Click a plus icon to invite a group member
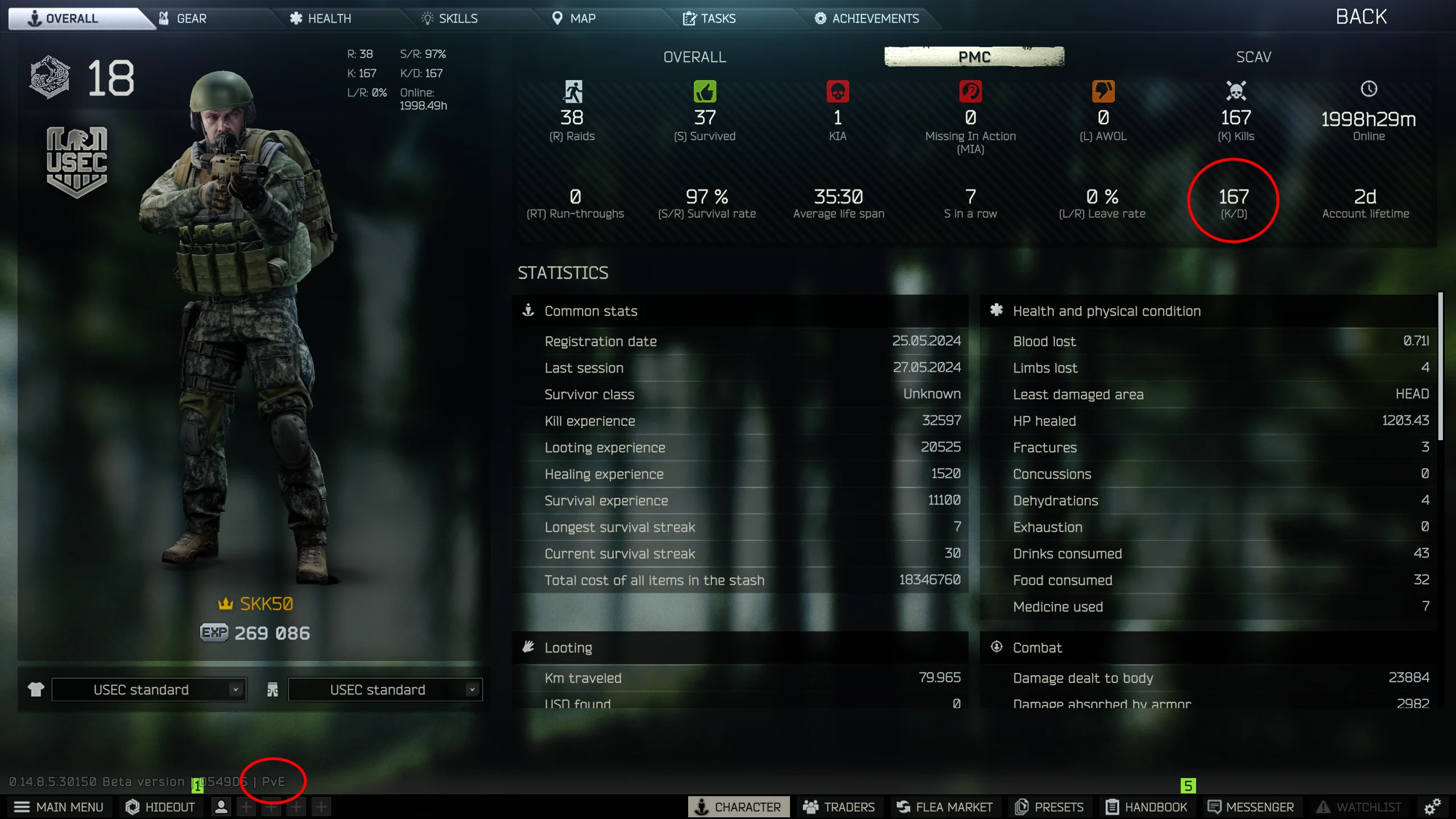Screen dimensions: 1456x819 (x=245, y=806)
